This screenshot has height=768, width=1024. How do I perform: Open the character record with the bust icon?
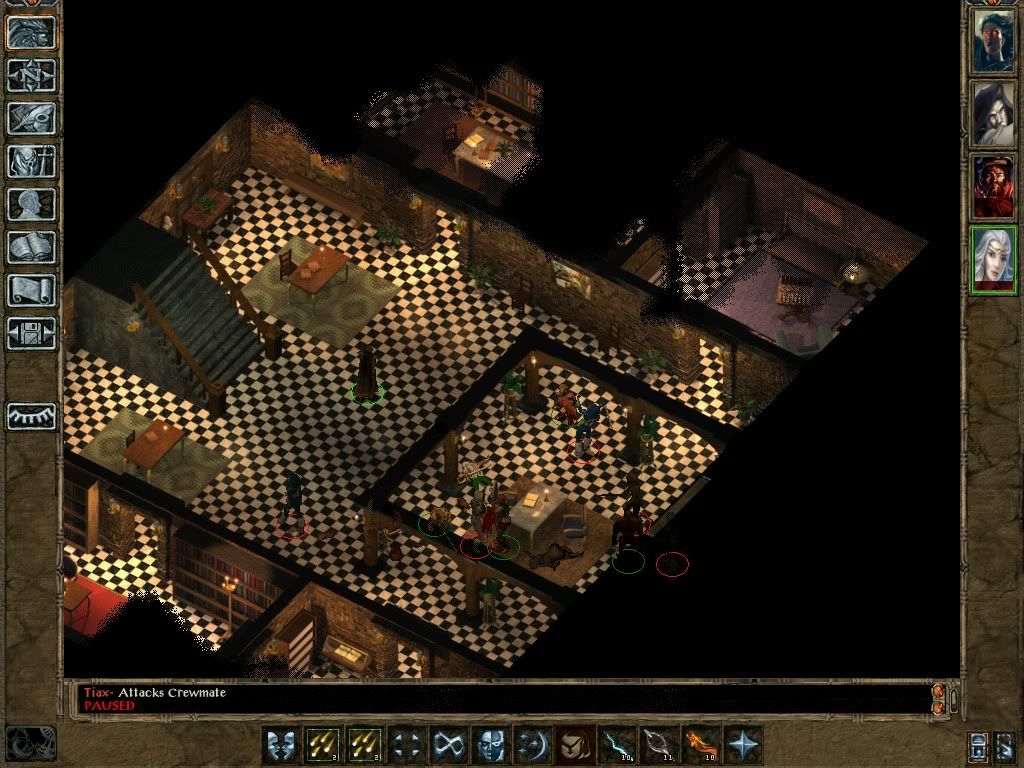(32, 204)
